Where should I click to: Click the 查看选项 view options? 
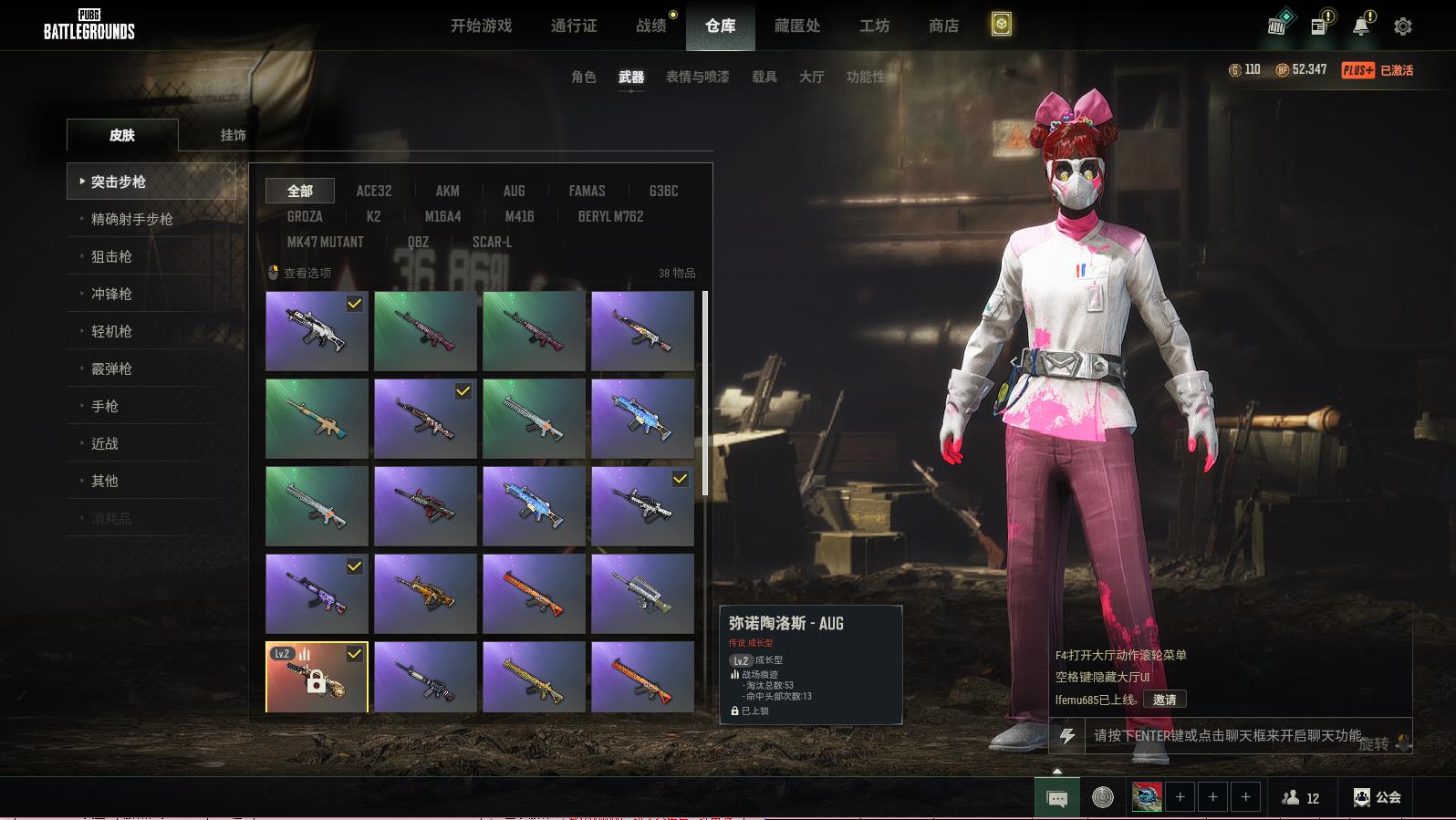click(x=307, y=273)
